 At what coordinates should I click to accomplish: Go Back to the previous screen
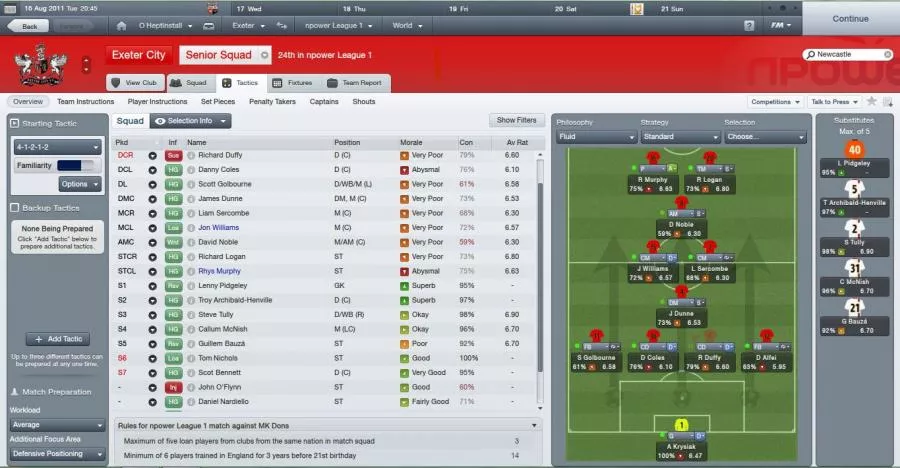(28, 26)
